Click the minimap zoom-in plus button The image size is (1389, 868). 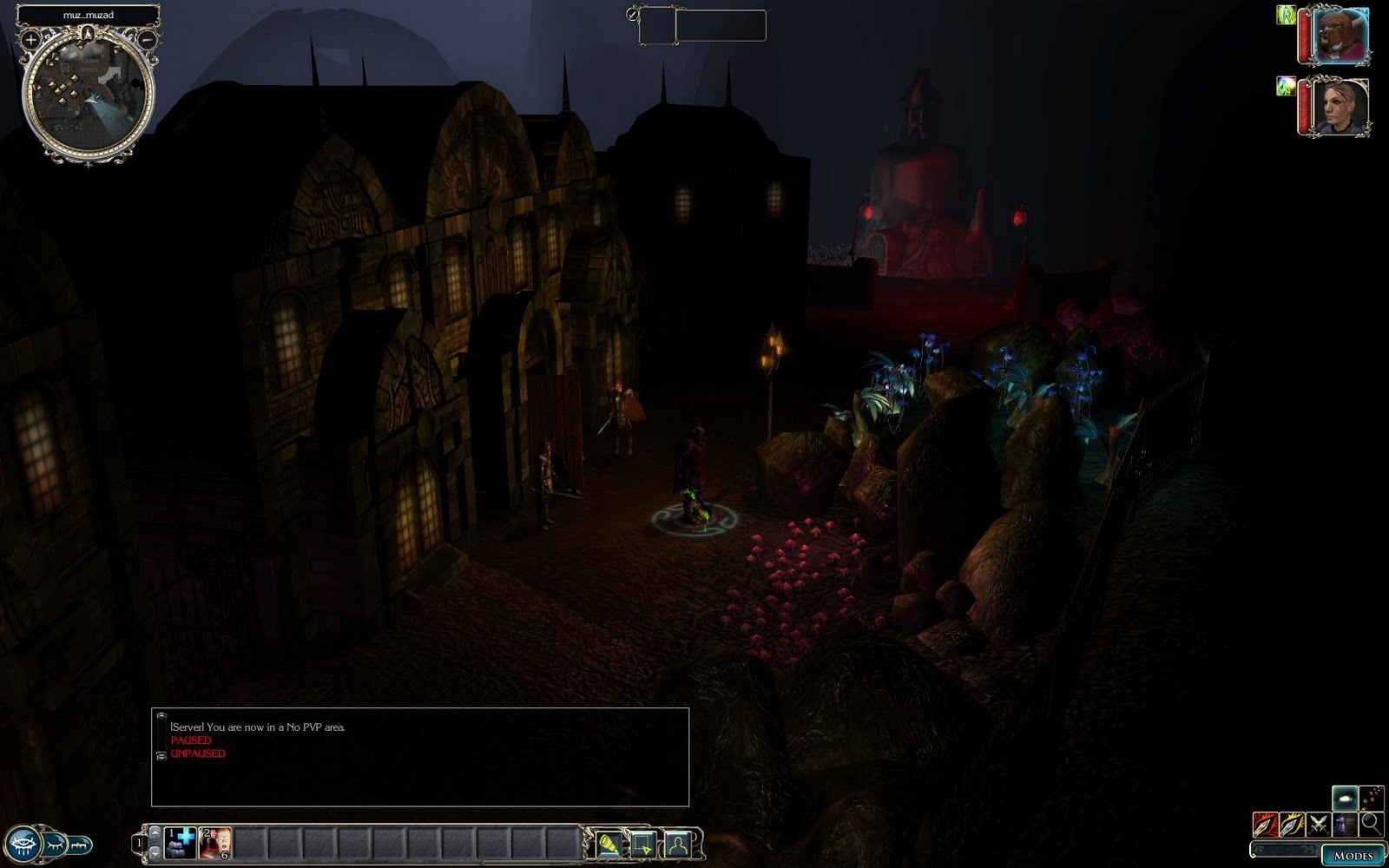(x=30, y=39)
